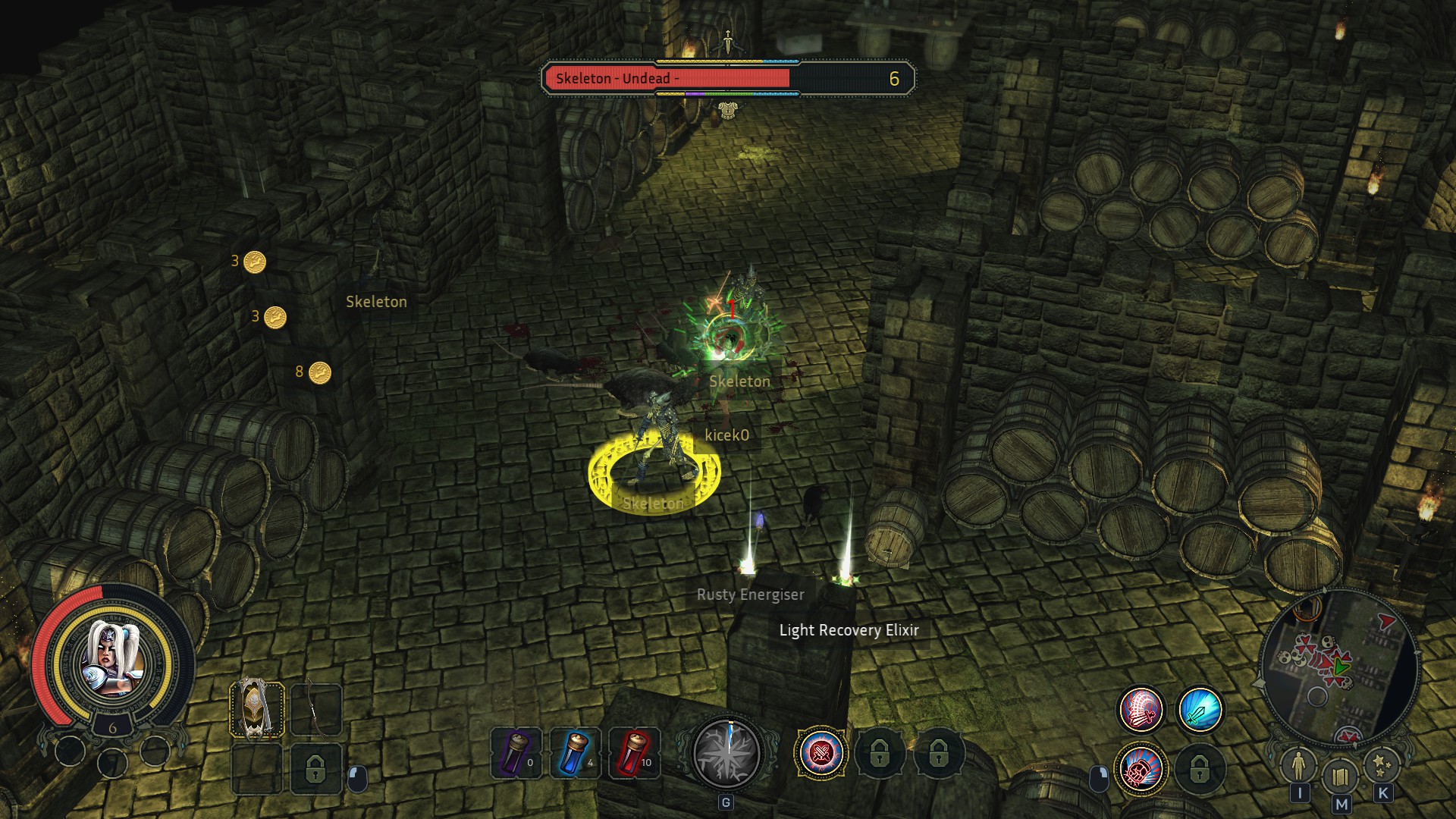Activate the blue glowing sword skill
The height and width of the screenshot is (819, 1456).
click(x=1200, y=710)
